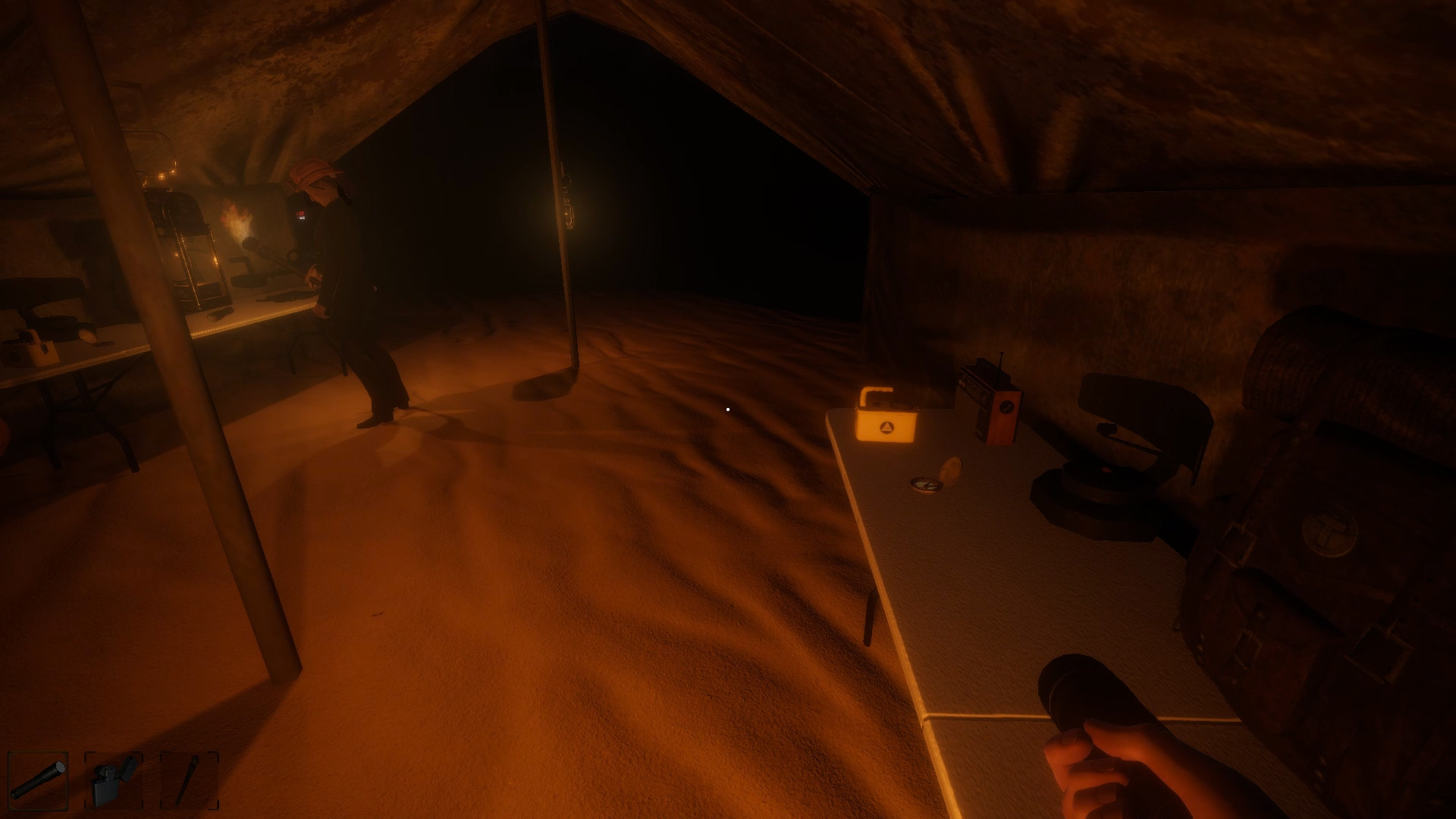Toggle the radio's round speaker dial
The height and width of the screenshot is (819, 1456).
point(1007,407)
